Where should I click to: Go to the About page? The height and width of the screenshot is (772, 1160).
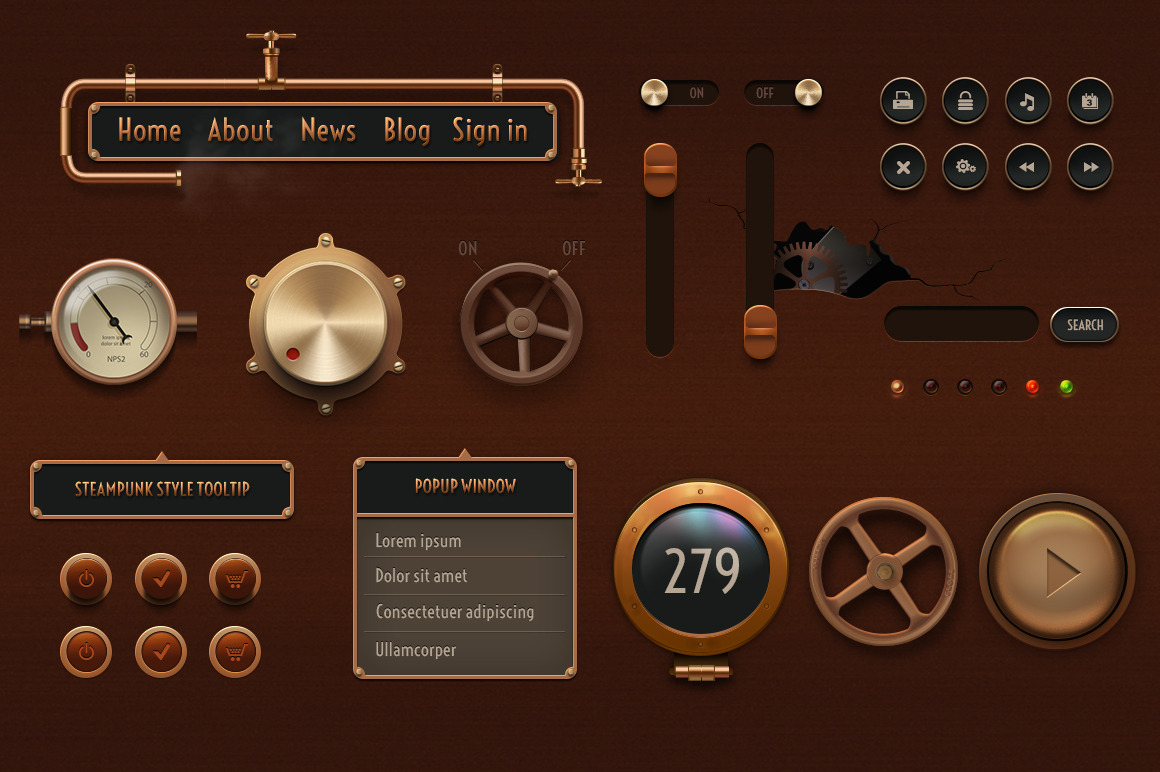(x=240, y=130)
